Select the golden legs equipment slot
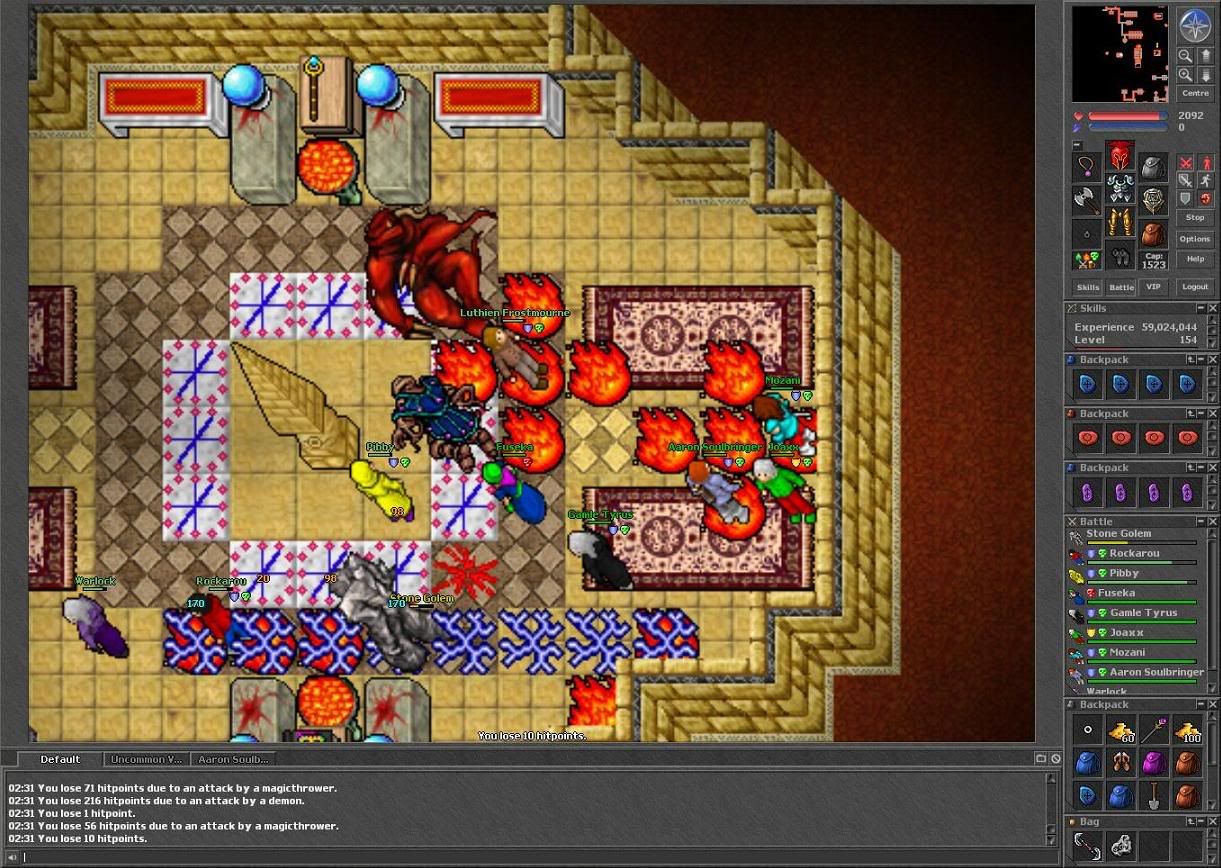 [x=1120, y=220]
